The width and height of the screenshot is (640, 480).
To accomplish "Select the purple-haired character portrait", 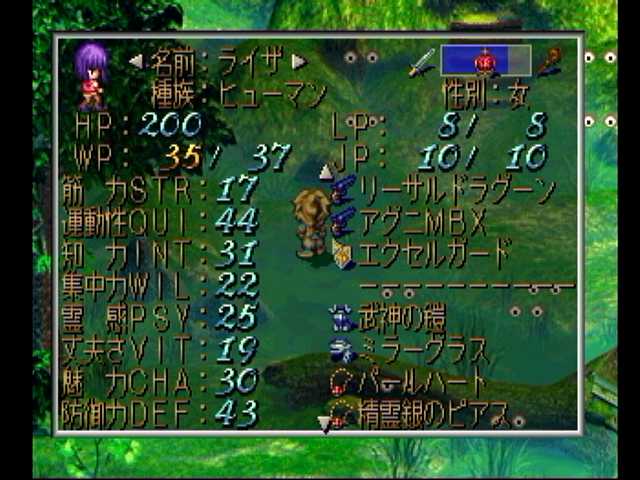I will (90, 75).
